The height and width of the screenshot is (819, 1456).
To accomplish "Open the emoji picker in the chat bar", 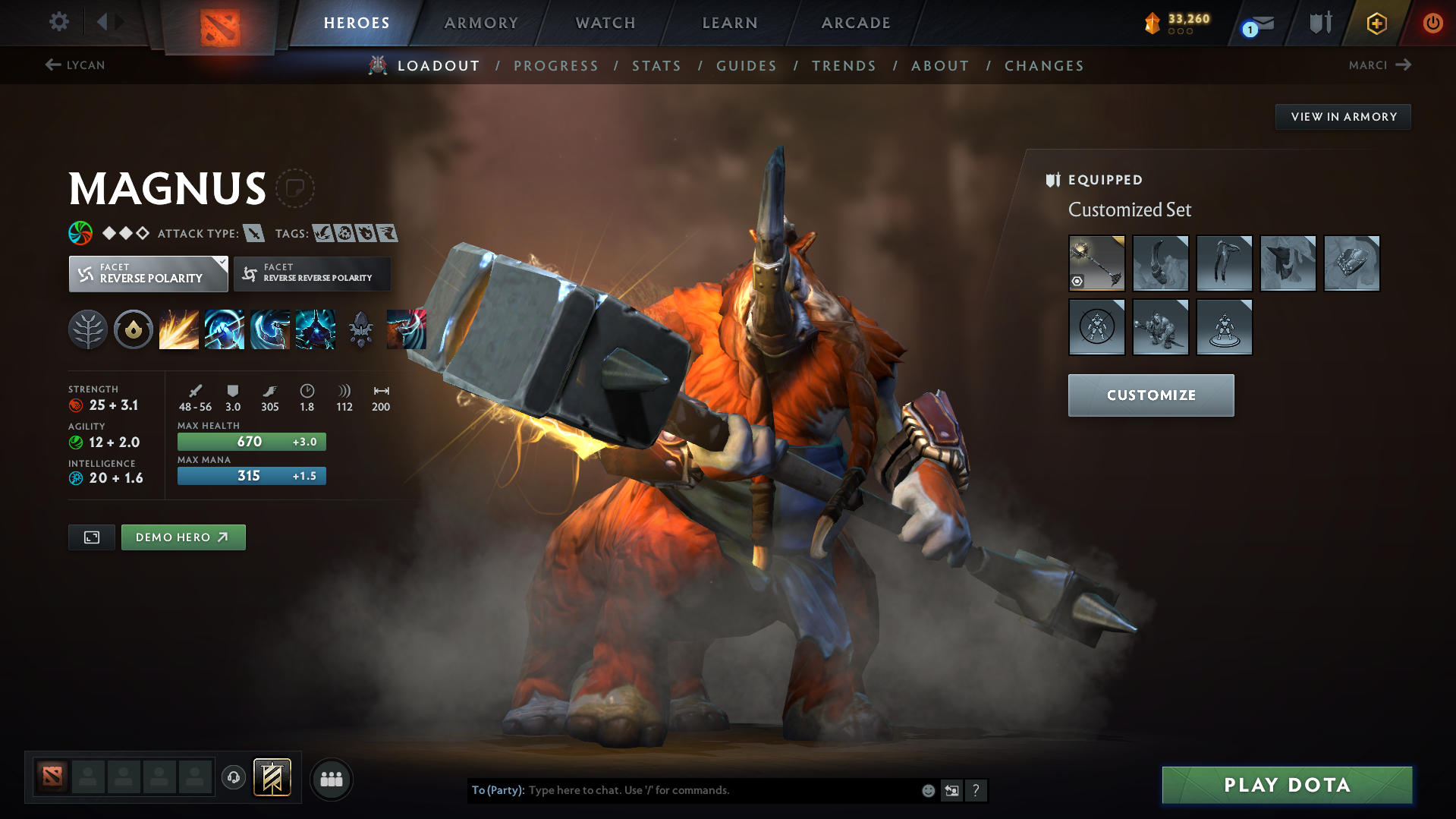I will tap(928, 790).
